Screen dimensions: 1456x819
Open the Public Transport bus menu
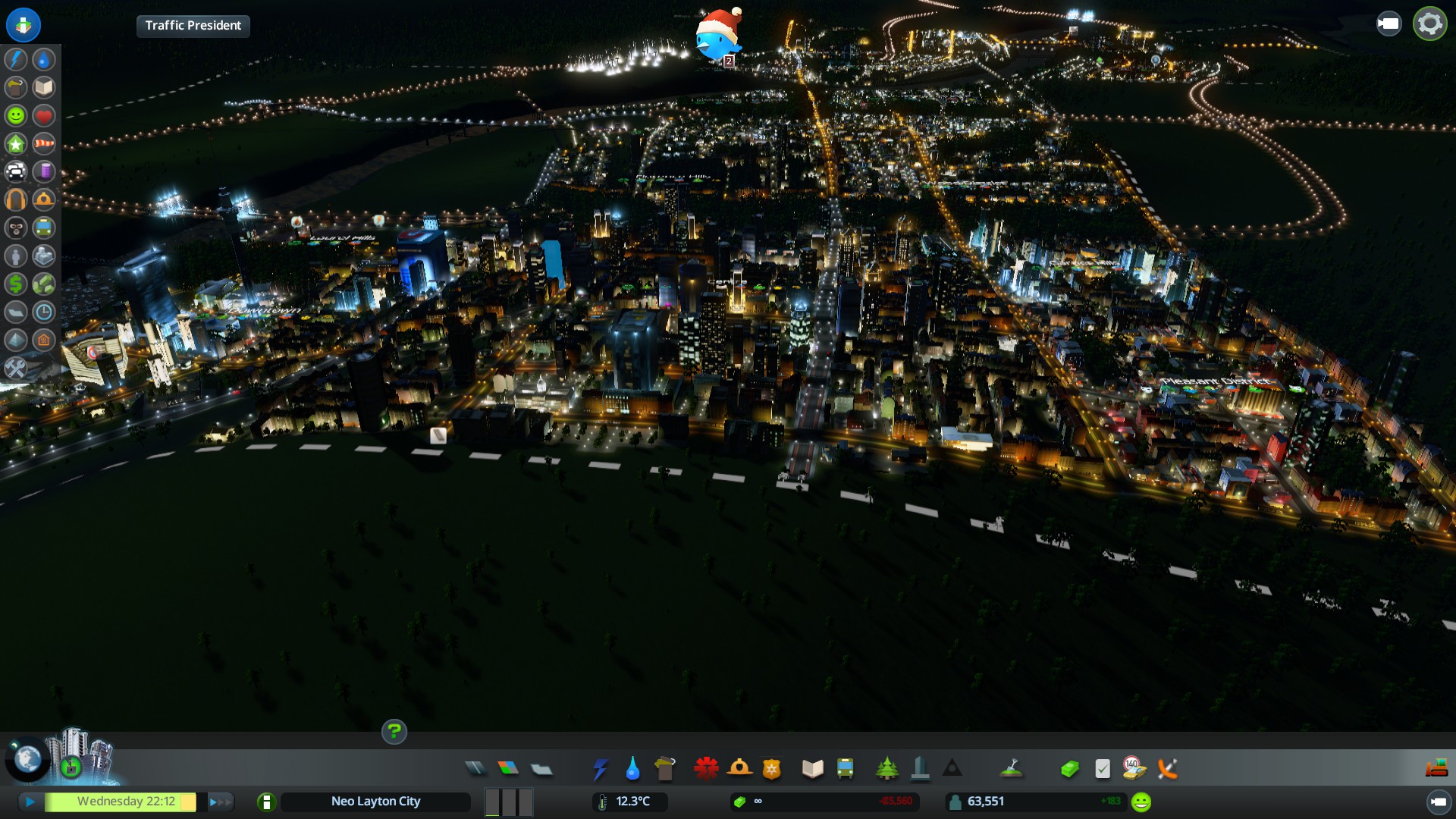click(845, 769)
